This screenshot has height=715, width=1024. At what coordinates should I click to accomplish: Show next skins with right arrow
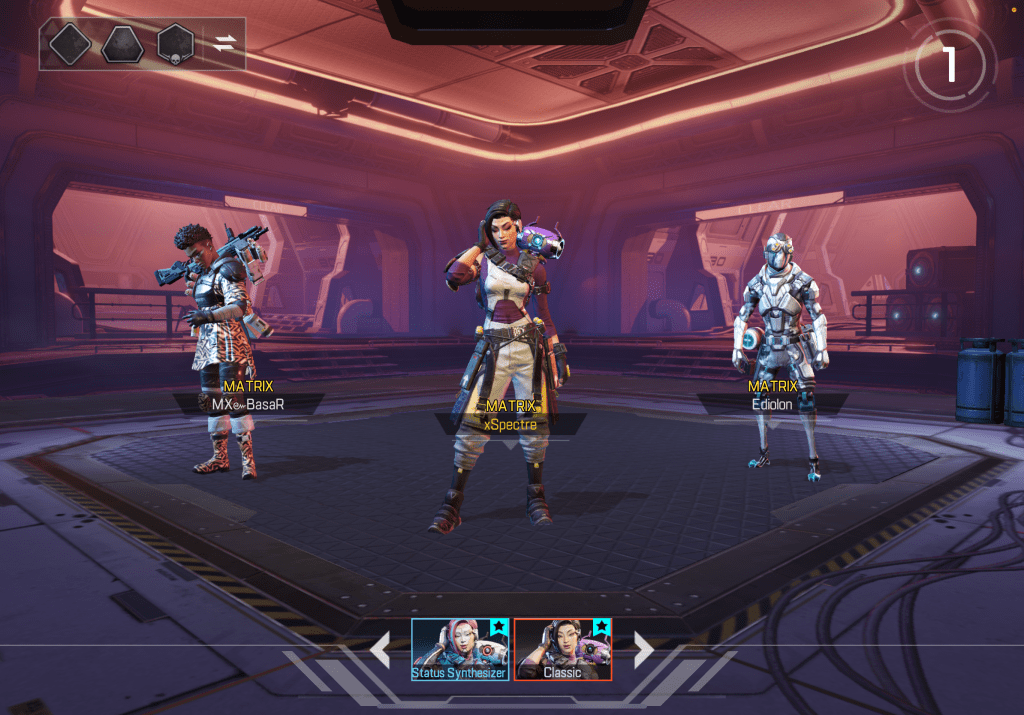click(643, 650)
